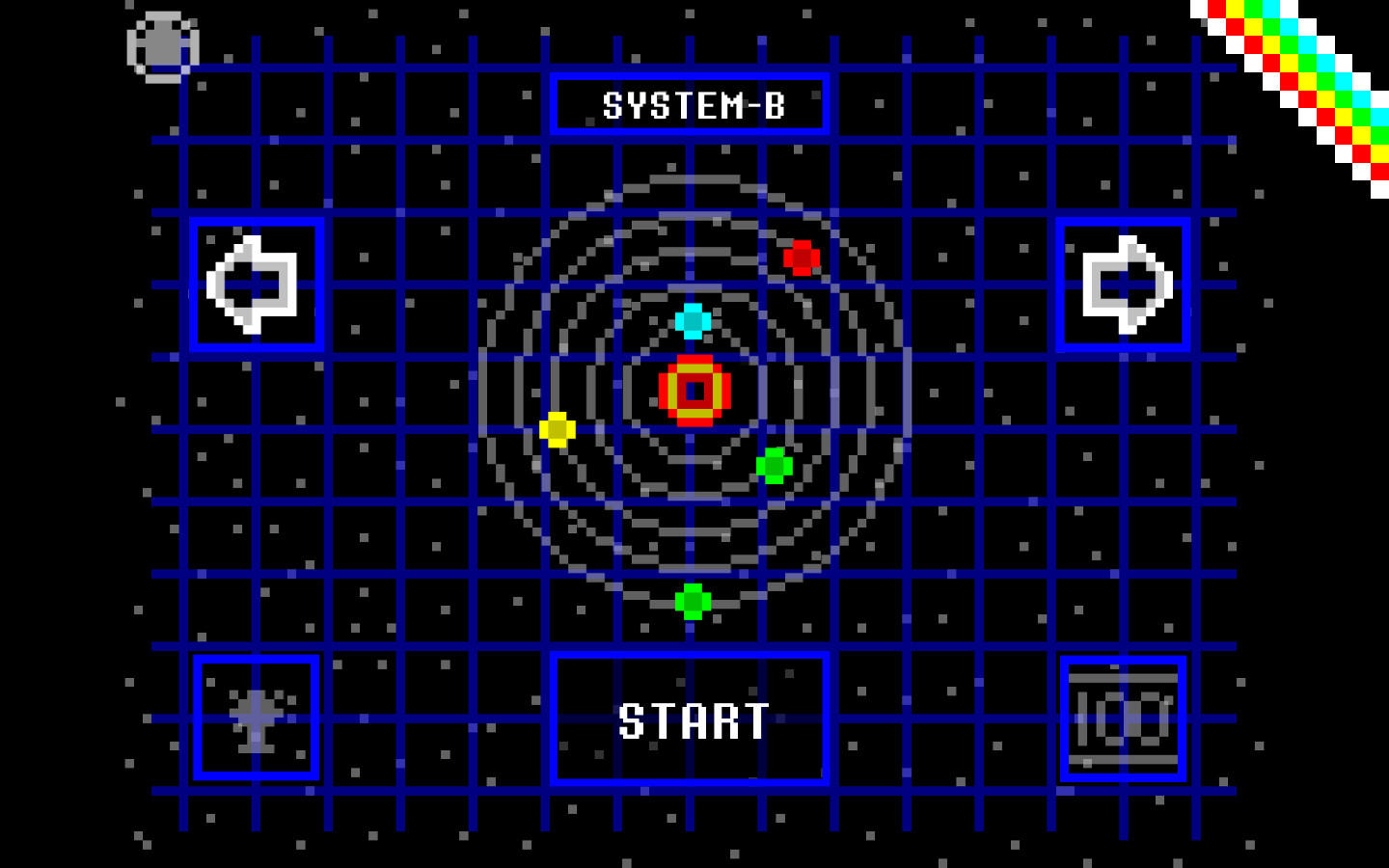Select the green planet on the bottom orbit
This screenshot has width=1389, height=868.
click(x=692, y=602)
